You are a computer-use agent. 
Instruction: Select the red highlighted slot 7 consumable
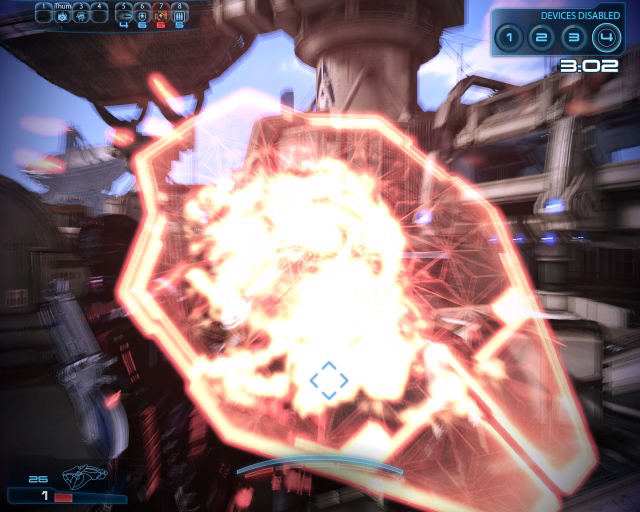click(x=160, y=13)
